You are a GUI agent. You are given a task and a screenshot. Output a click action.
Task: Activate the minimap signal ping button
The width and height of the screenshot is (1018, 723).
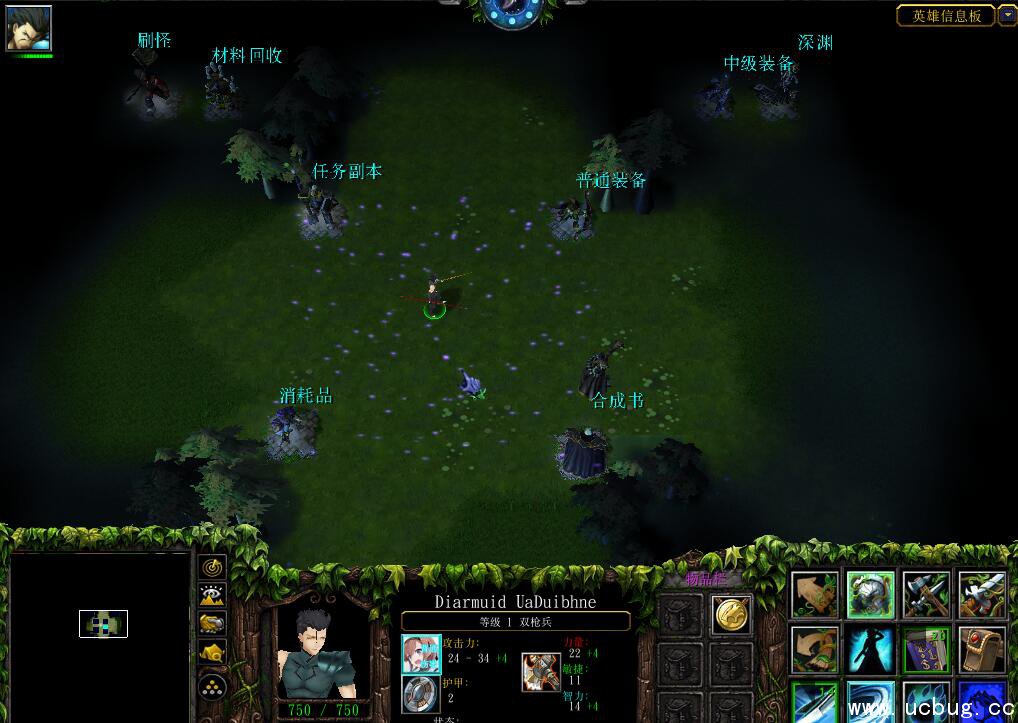(212, 567)
